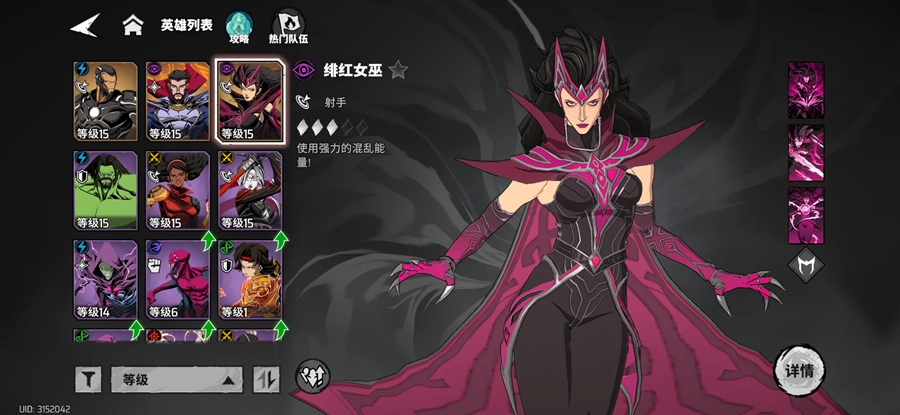Select the Scarlet Witch hero card
Viewport: 900px width, 415px height.
point(250,101)
